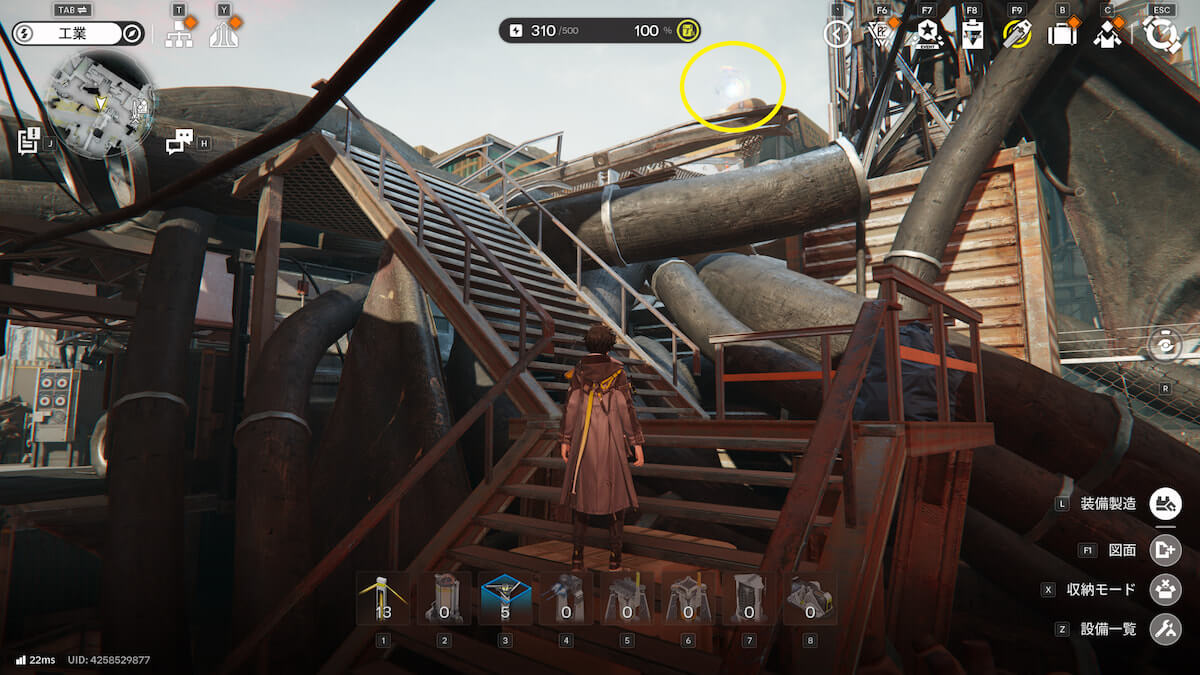Collapse the top menu with arrow button

point(836,35)
